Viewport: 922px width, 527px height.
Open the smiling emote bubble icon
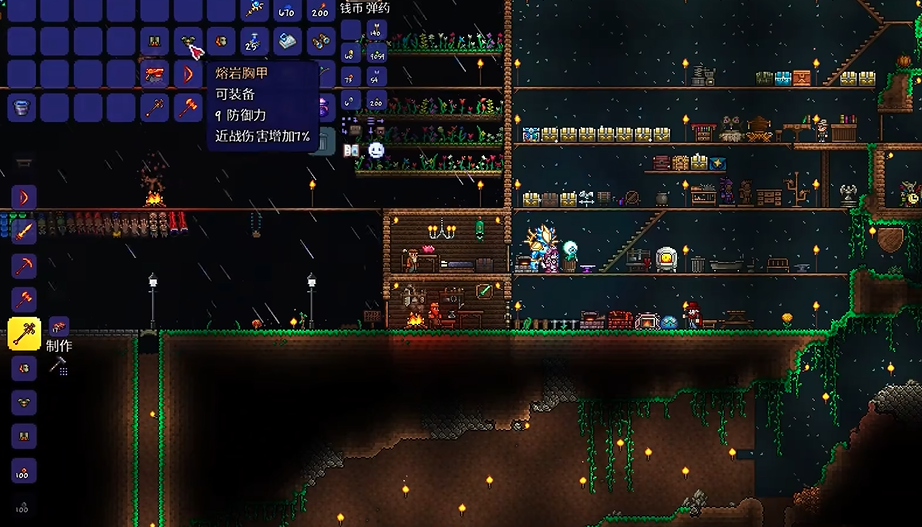[x=376, y=150]
